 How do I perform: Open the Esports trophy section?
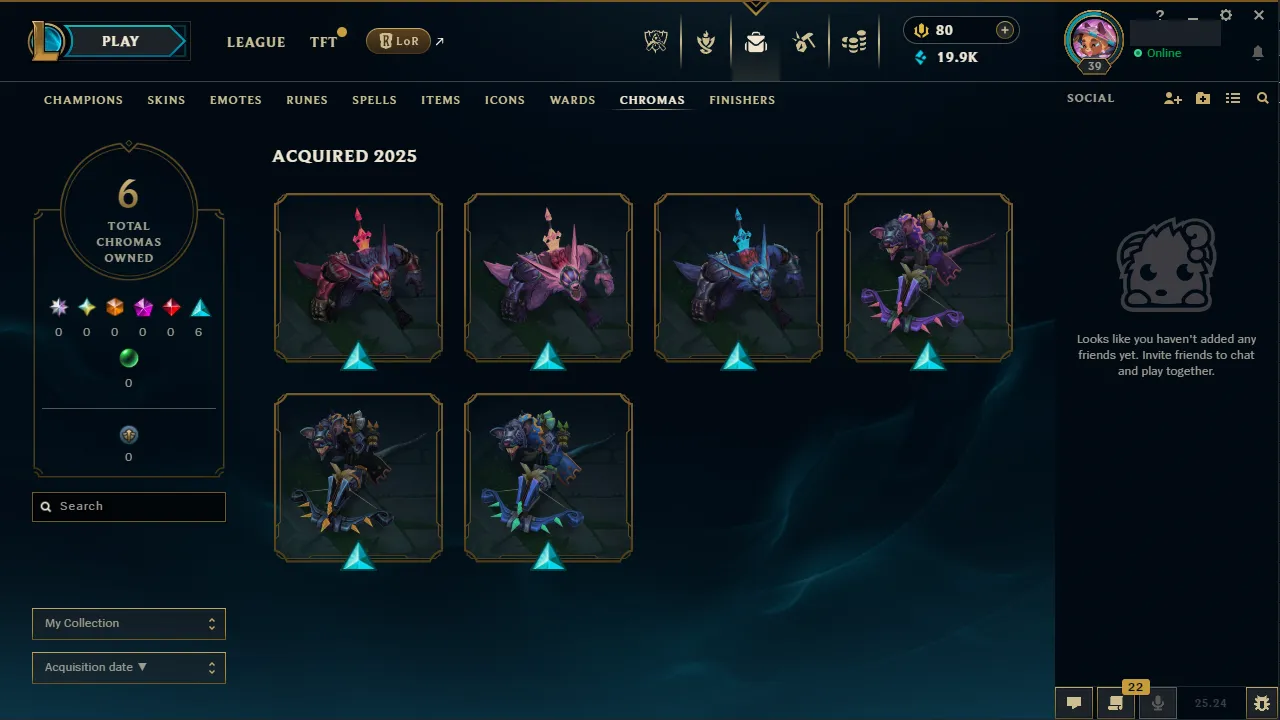[655, 41]
